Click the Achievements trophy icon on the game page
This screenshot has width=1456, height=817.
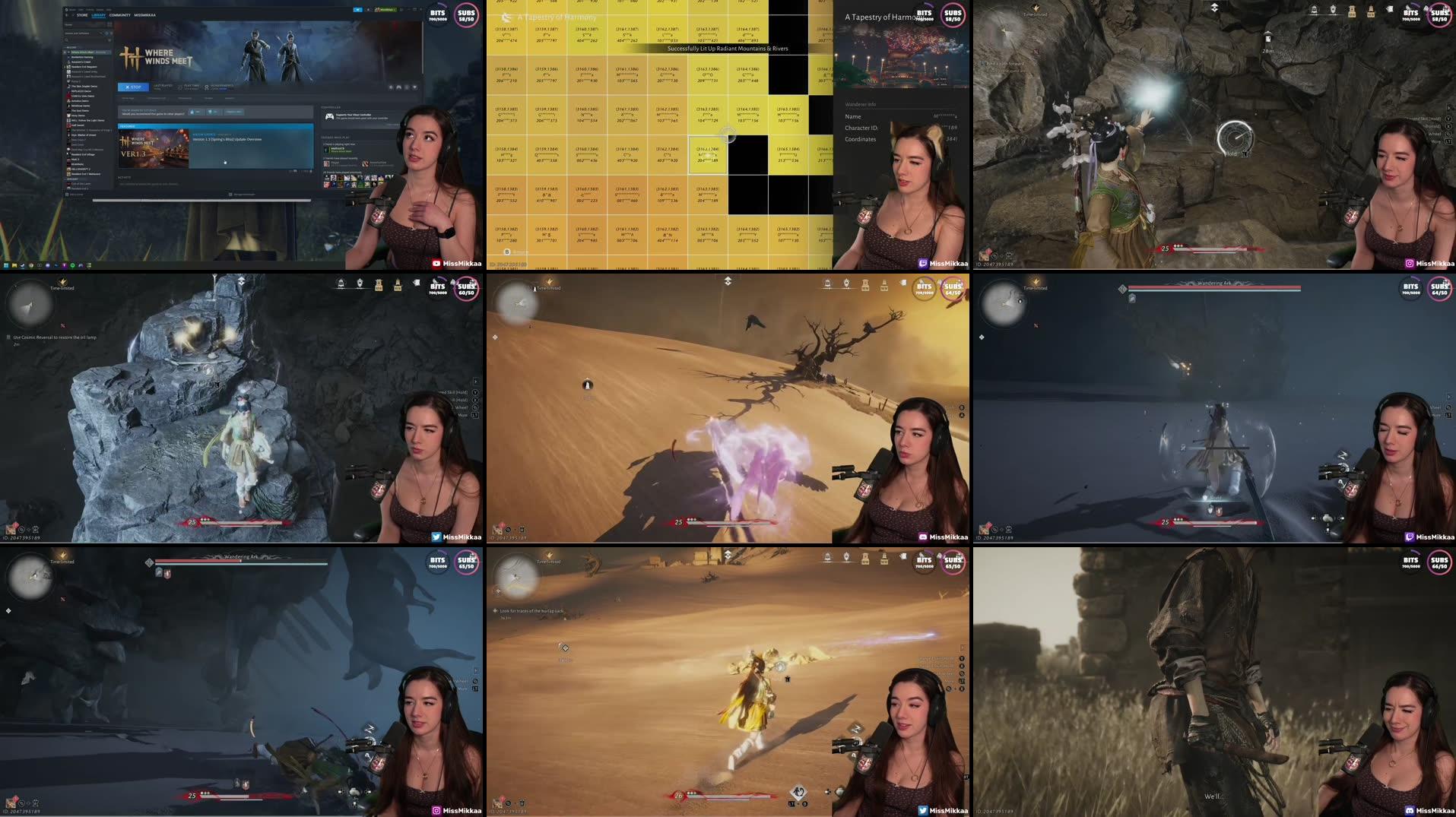[x=206, y=87]
